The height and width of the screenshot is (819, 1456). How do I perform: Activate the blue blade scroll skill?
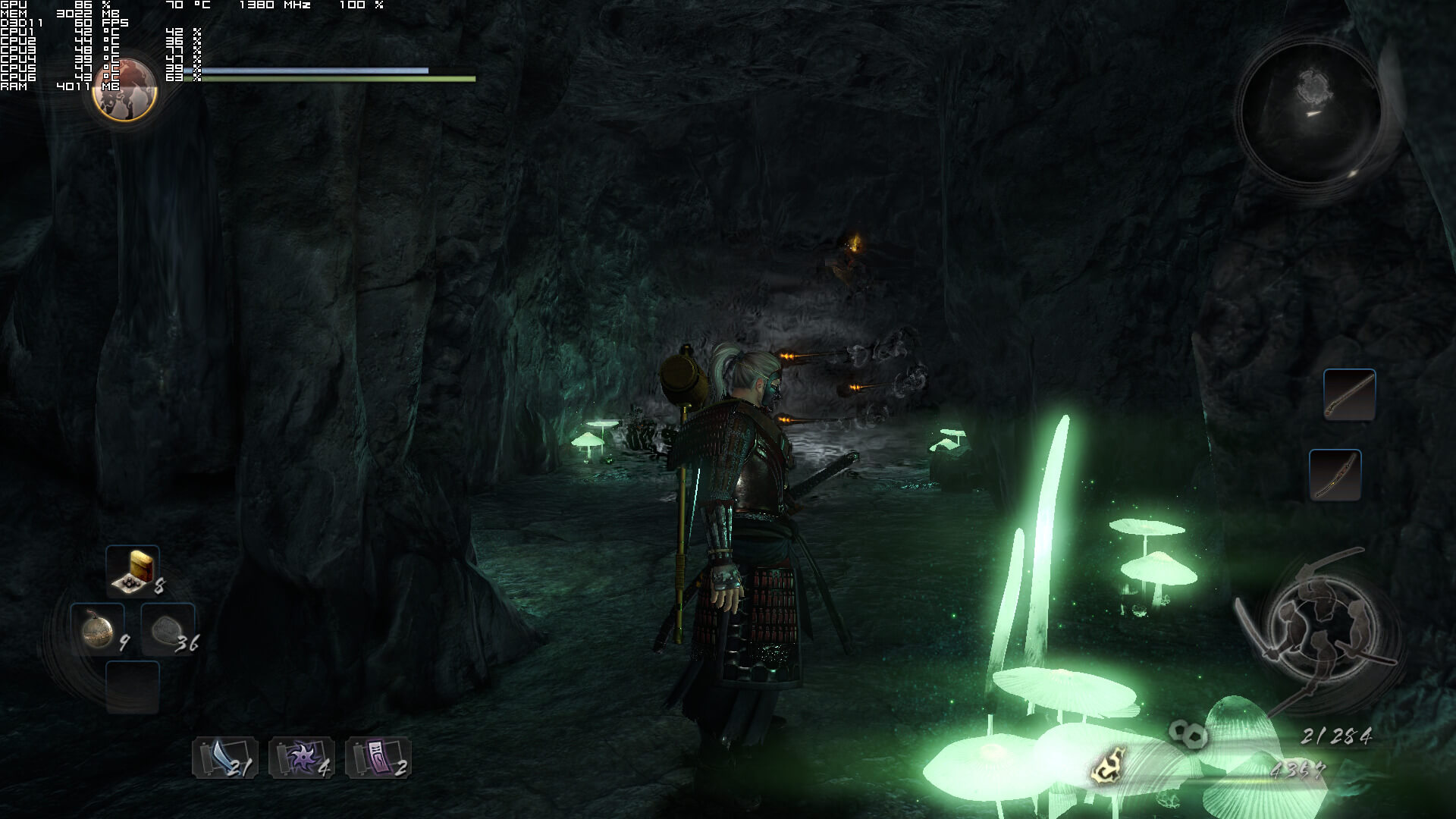[x=224, y=757]
